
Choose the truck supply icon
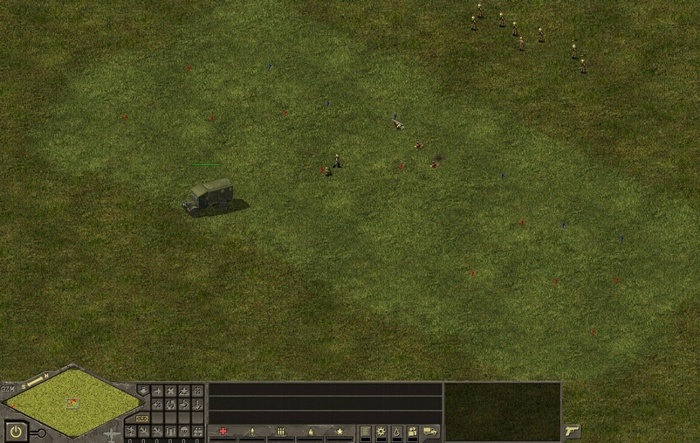pyautogui.click(x=430, y=431)
